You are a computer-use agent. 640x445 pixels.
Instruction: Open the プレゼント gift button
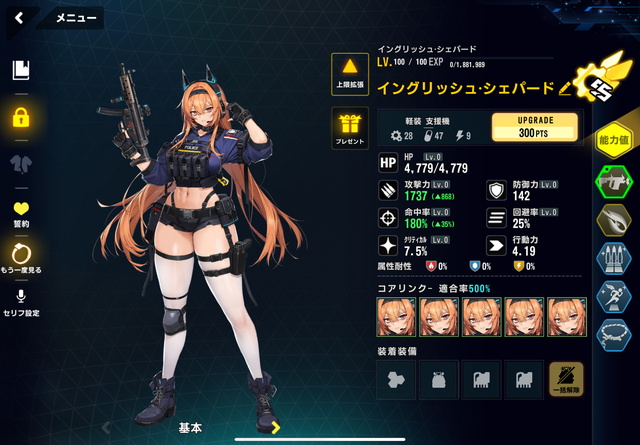351,127
